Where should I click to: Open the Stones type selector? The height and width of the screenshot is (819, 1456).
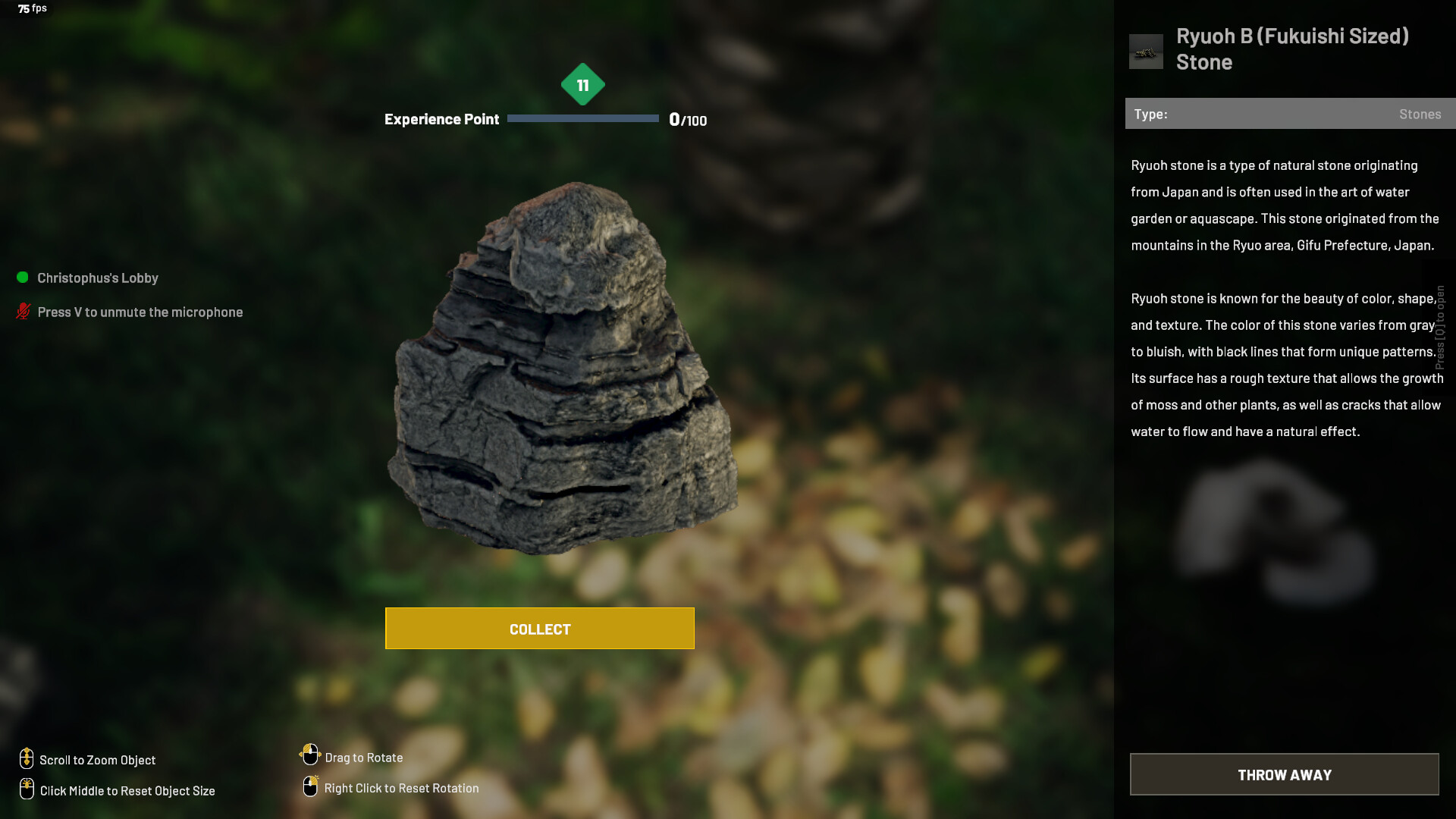(1420, 114)
